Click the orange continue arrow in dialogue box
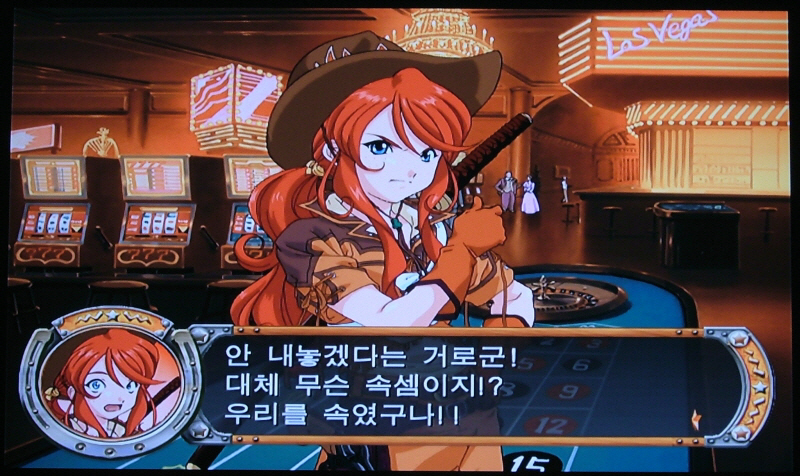Viewport: 800px width, 476px height. [696, 418]
